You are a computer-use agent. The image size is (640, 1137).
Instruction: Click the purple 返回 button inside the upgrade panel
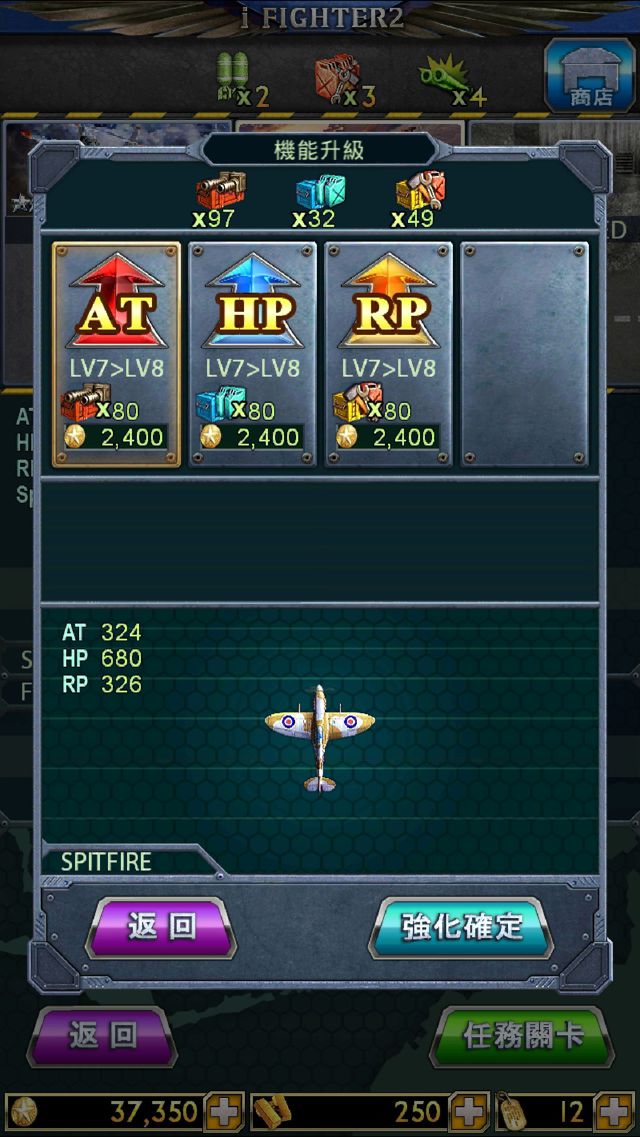coord(162,927)
